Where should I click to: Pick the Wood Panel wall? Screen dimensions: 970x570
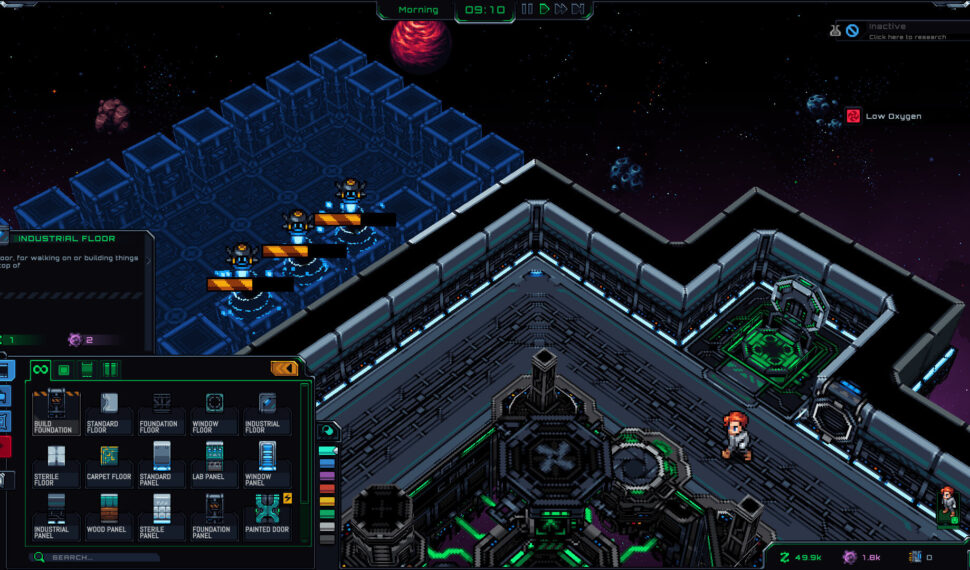coord(107,512)
